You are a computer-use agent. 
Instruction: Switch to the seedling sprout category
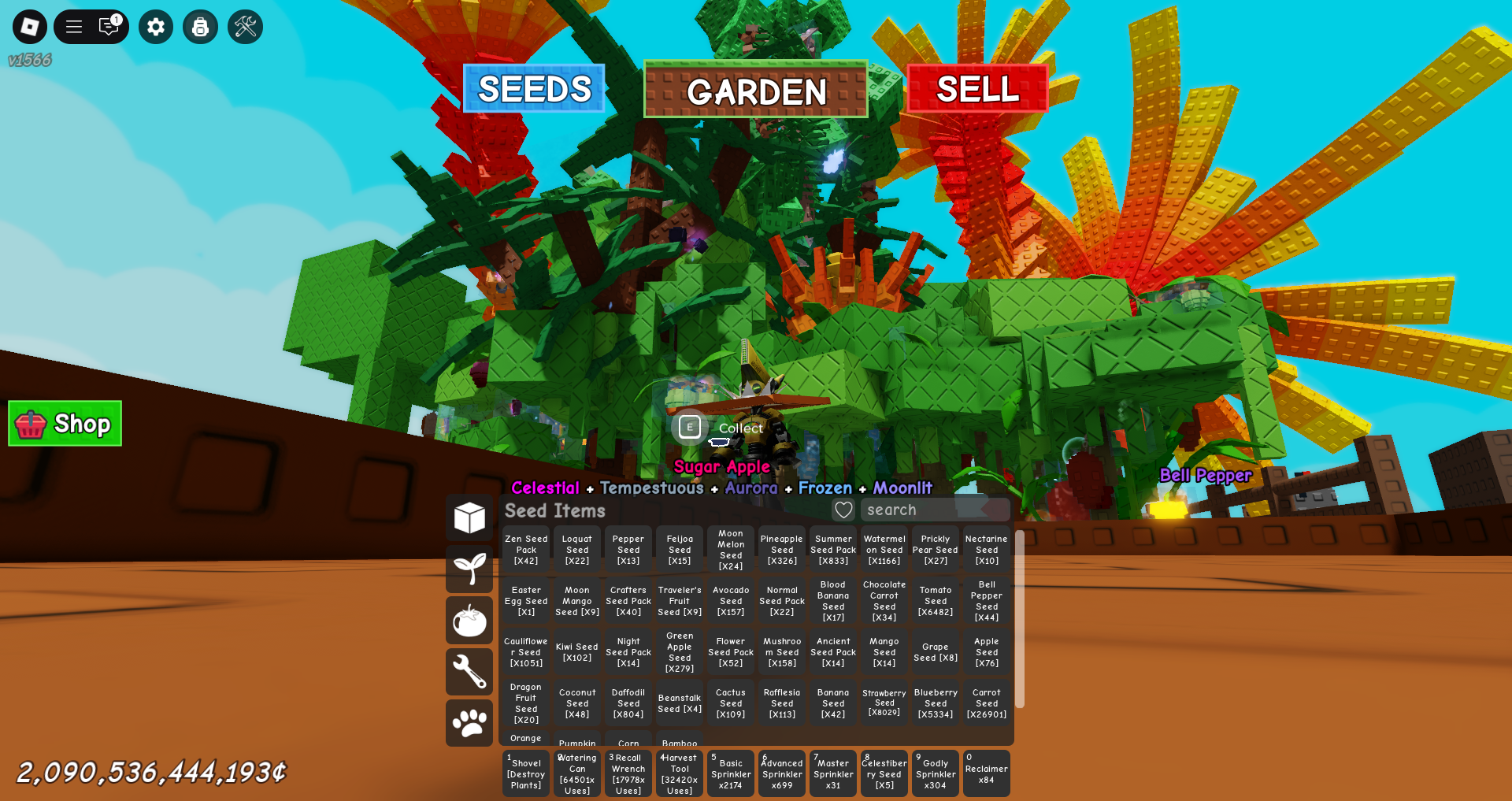coord(469,569)
